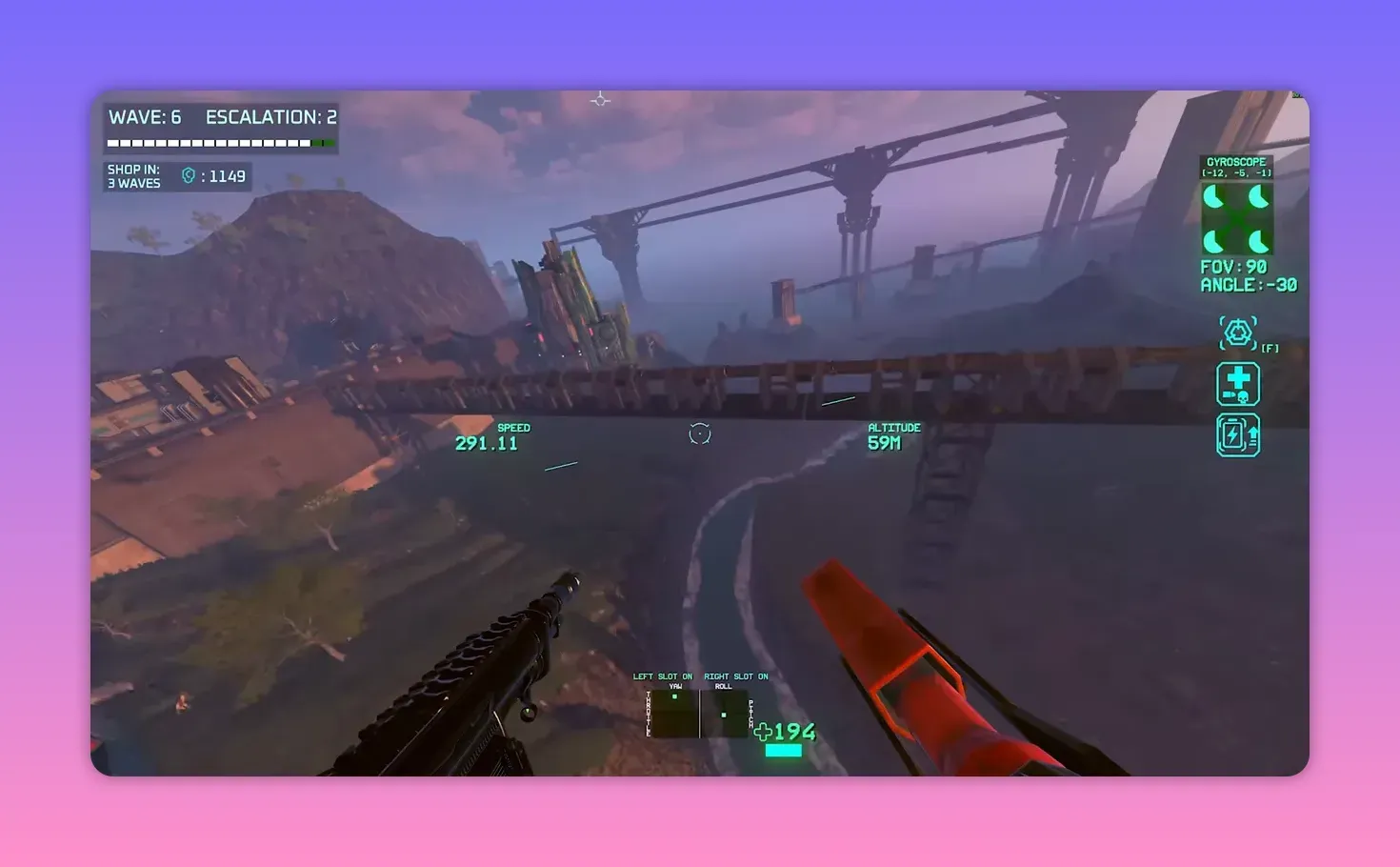This screenshot has height=867, width=1400.
Task: Select the gyroscope display panel
Action: (1237, 217)
